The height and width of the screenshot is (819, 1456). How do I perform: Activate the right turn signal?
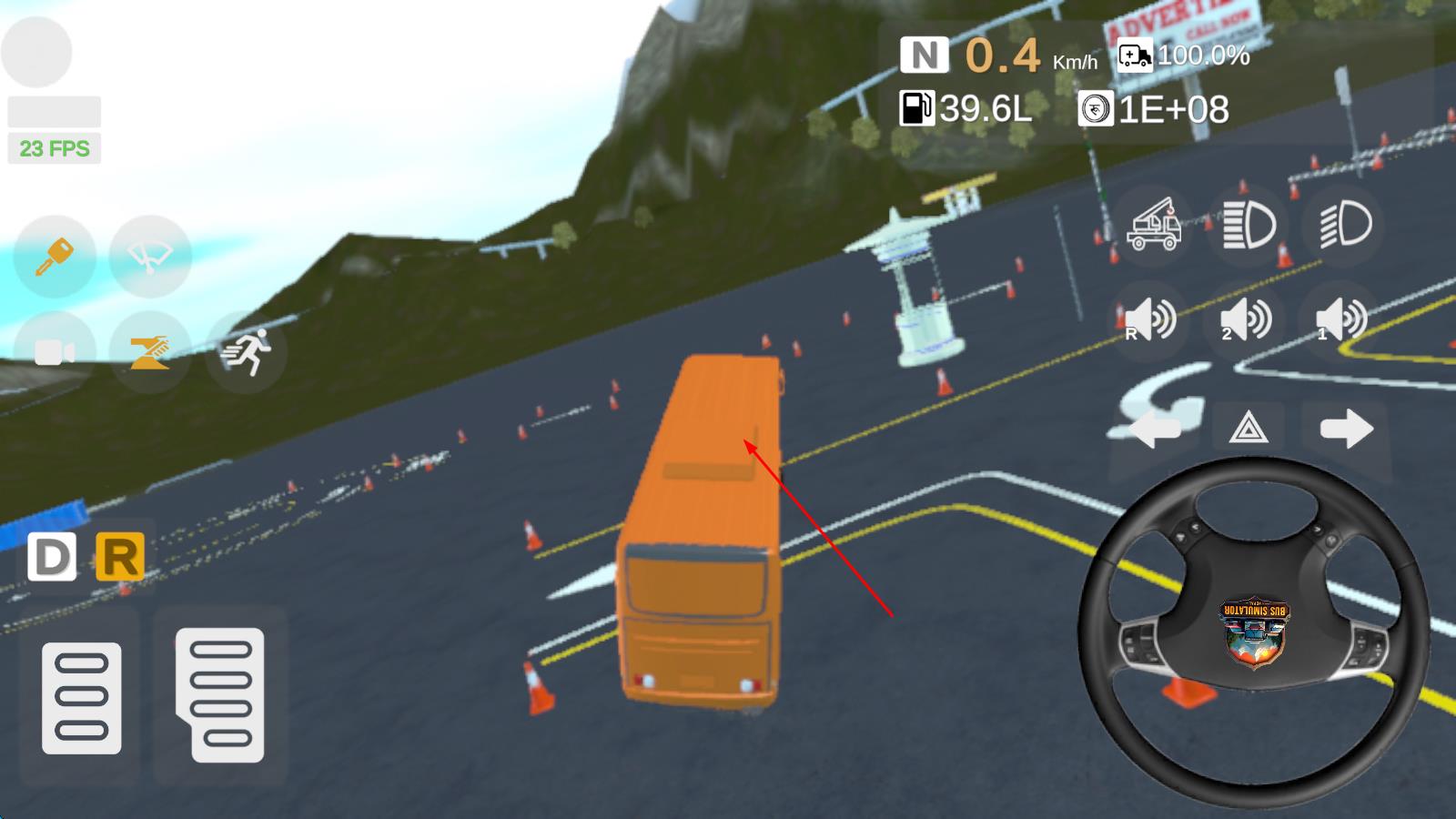click(x=1346, y=428)
